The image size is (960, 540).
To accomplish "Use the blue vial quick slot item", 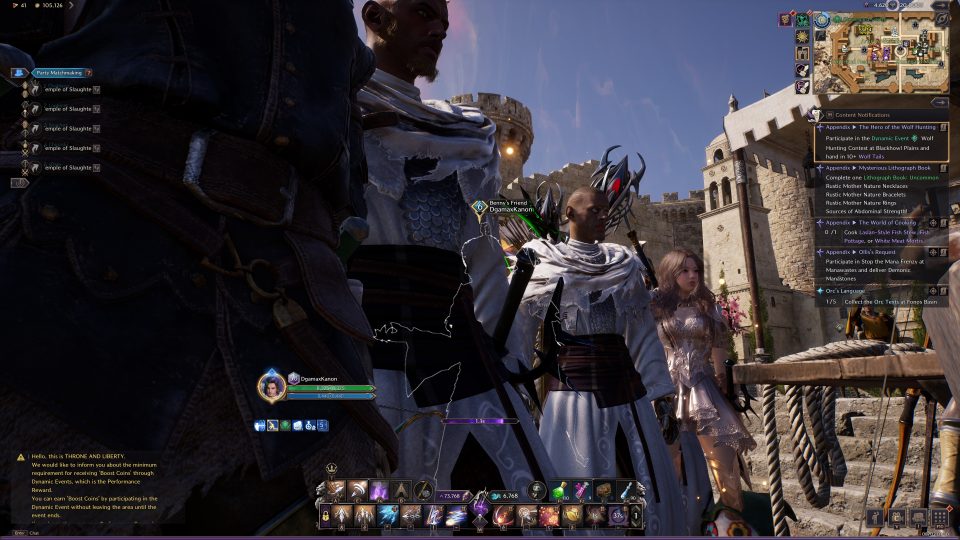I will point(625,491).
